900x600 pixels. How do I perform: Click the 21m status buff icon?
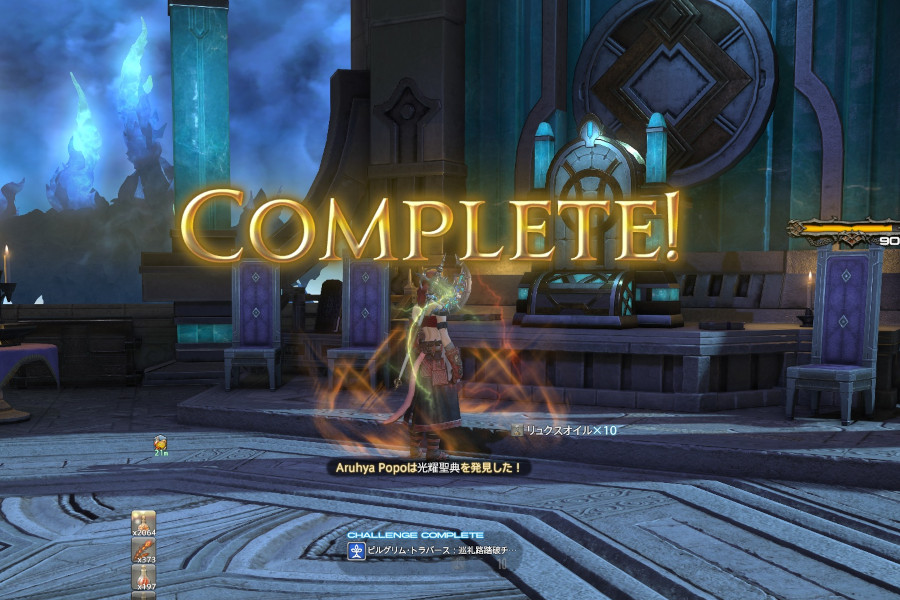(x=159, y=441)
